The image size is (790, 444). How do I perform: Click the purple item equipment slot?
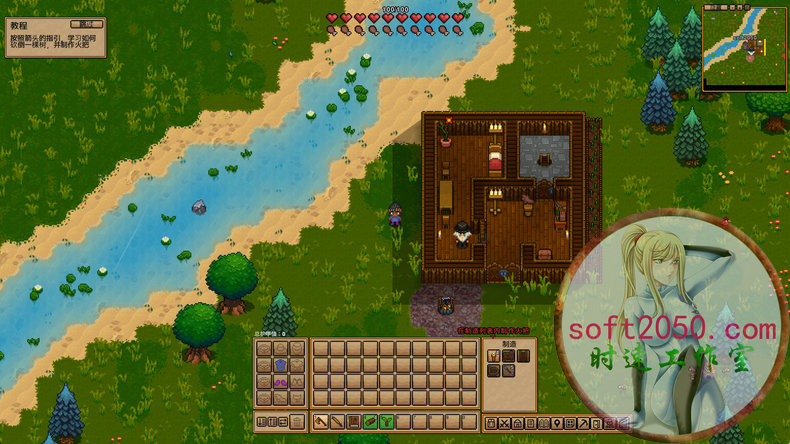pos(281,381)
